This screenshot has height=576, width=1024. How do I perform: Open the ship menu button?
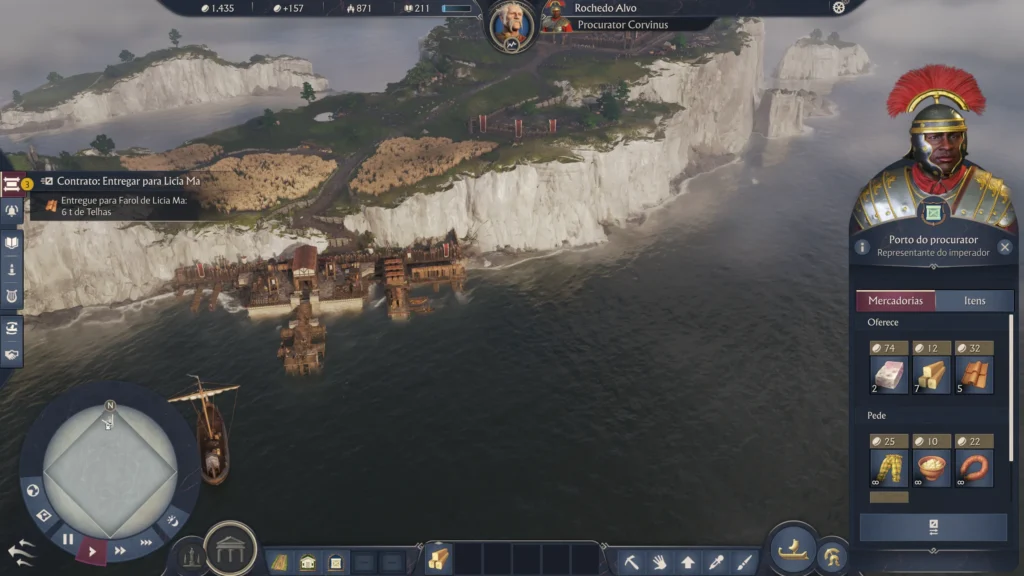point(793,548)
